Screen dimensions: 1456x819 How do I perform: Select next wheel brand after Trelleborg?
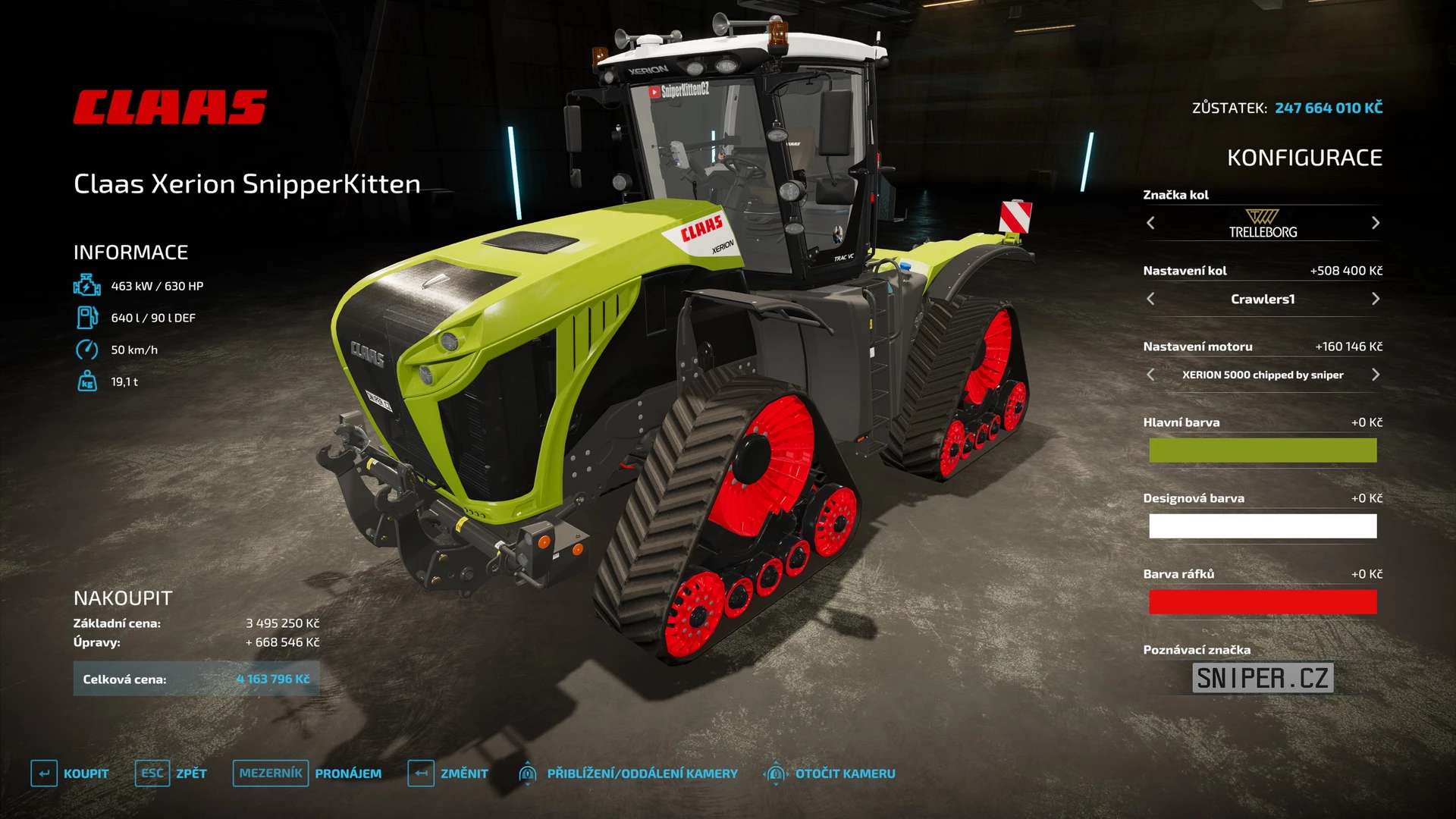1376,223
